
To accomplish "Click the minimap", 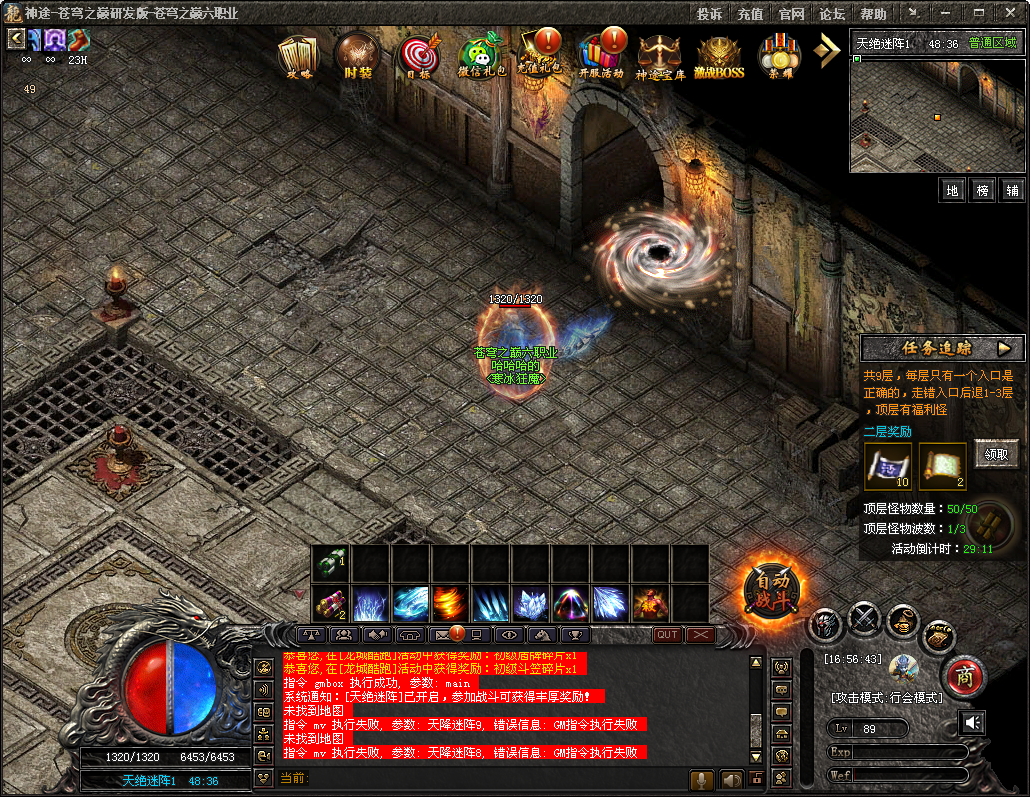I will click(937, 115).
